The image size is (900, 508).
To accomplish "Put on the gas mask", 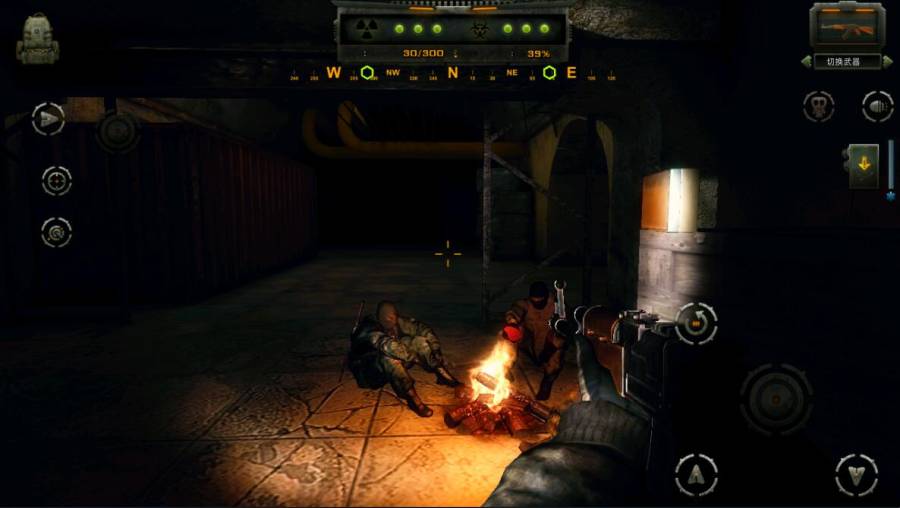I will tap(818, 106).
